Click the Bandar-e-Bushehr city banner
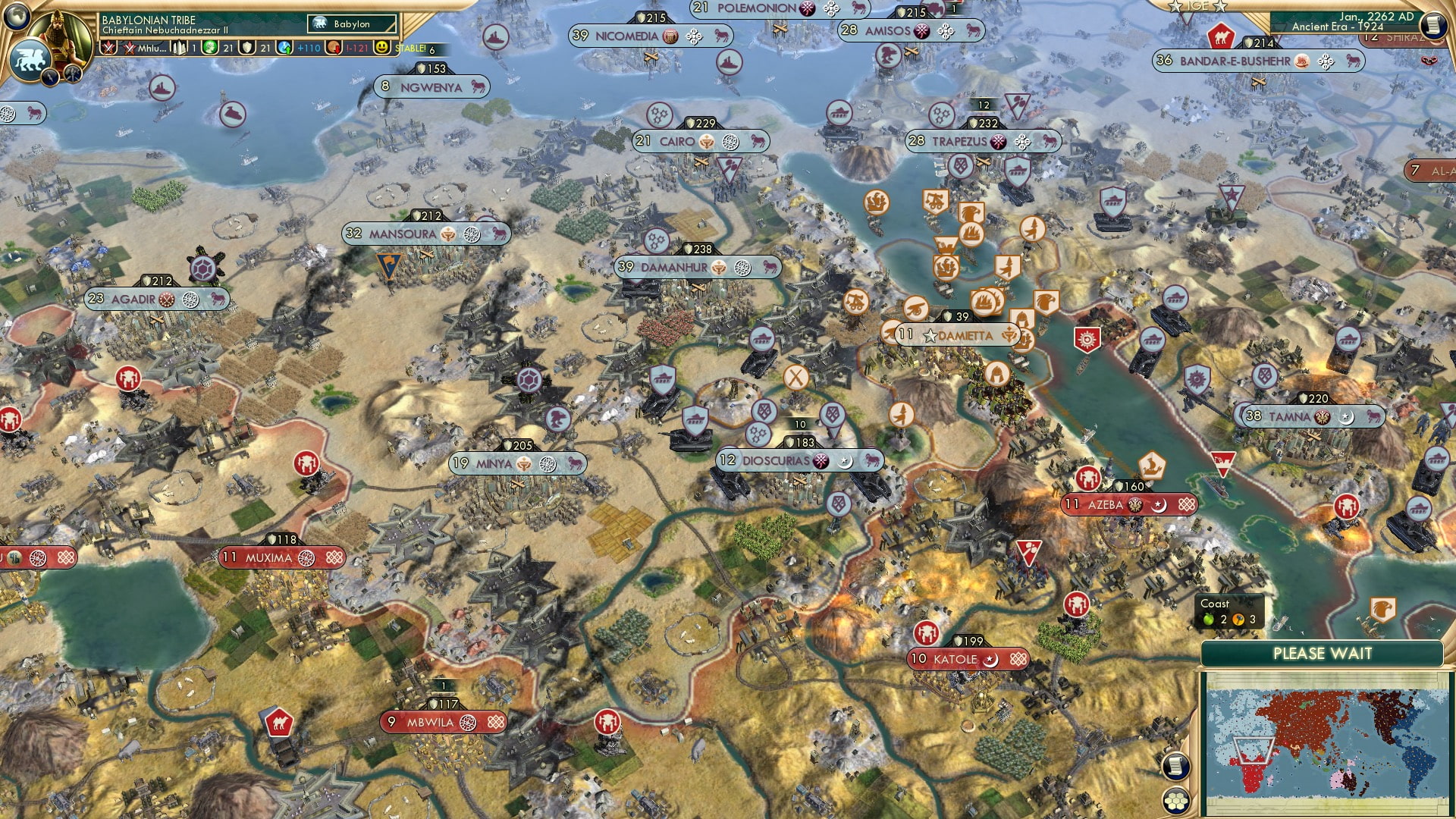Viewport: 1456px width, 819px height. coord(1235,61)
